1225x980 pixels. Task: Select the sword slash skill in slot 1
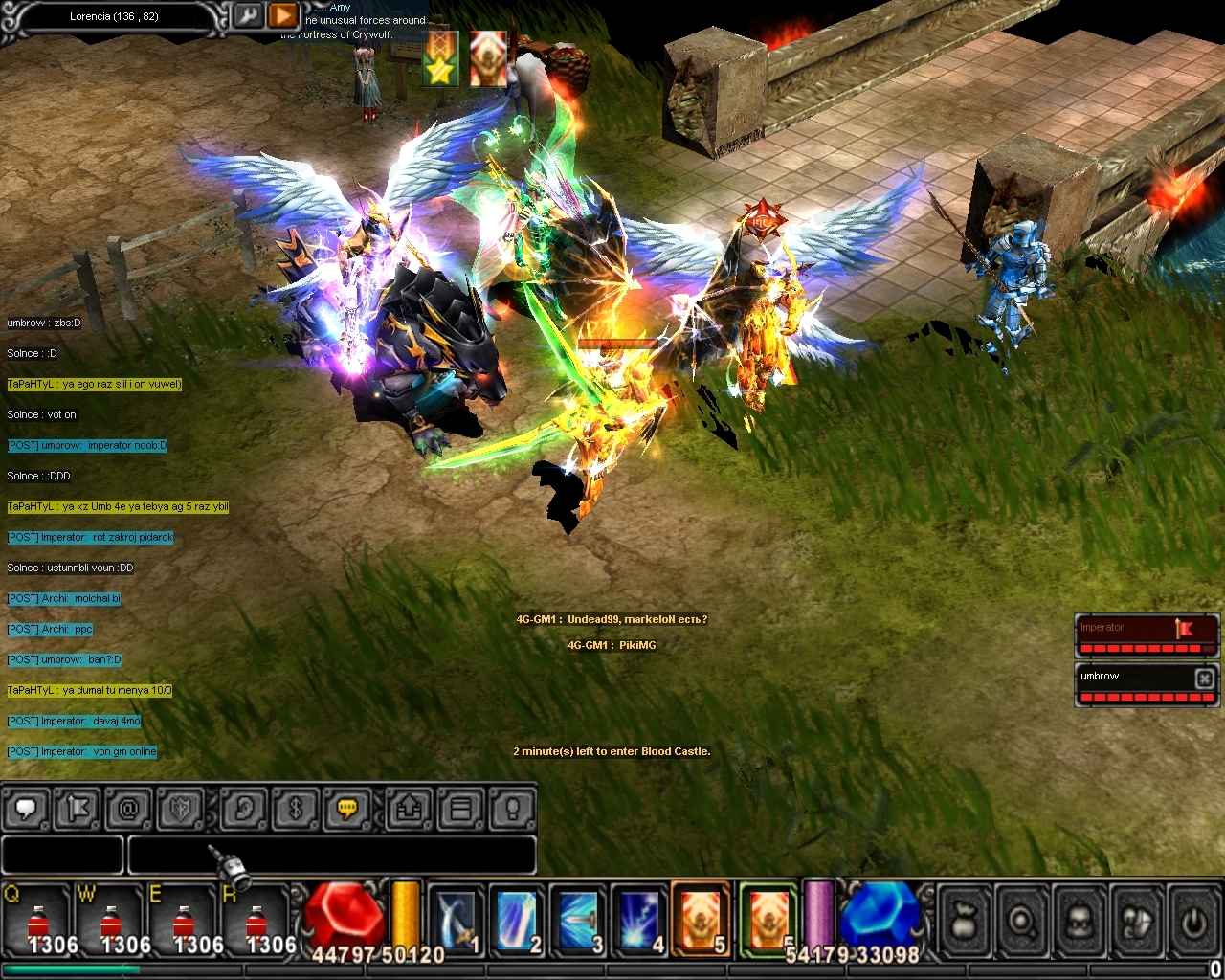click(x=455, y=921)
